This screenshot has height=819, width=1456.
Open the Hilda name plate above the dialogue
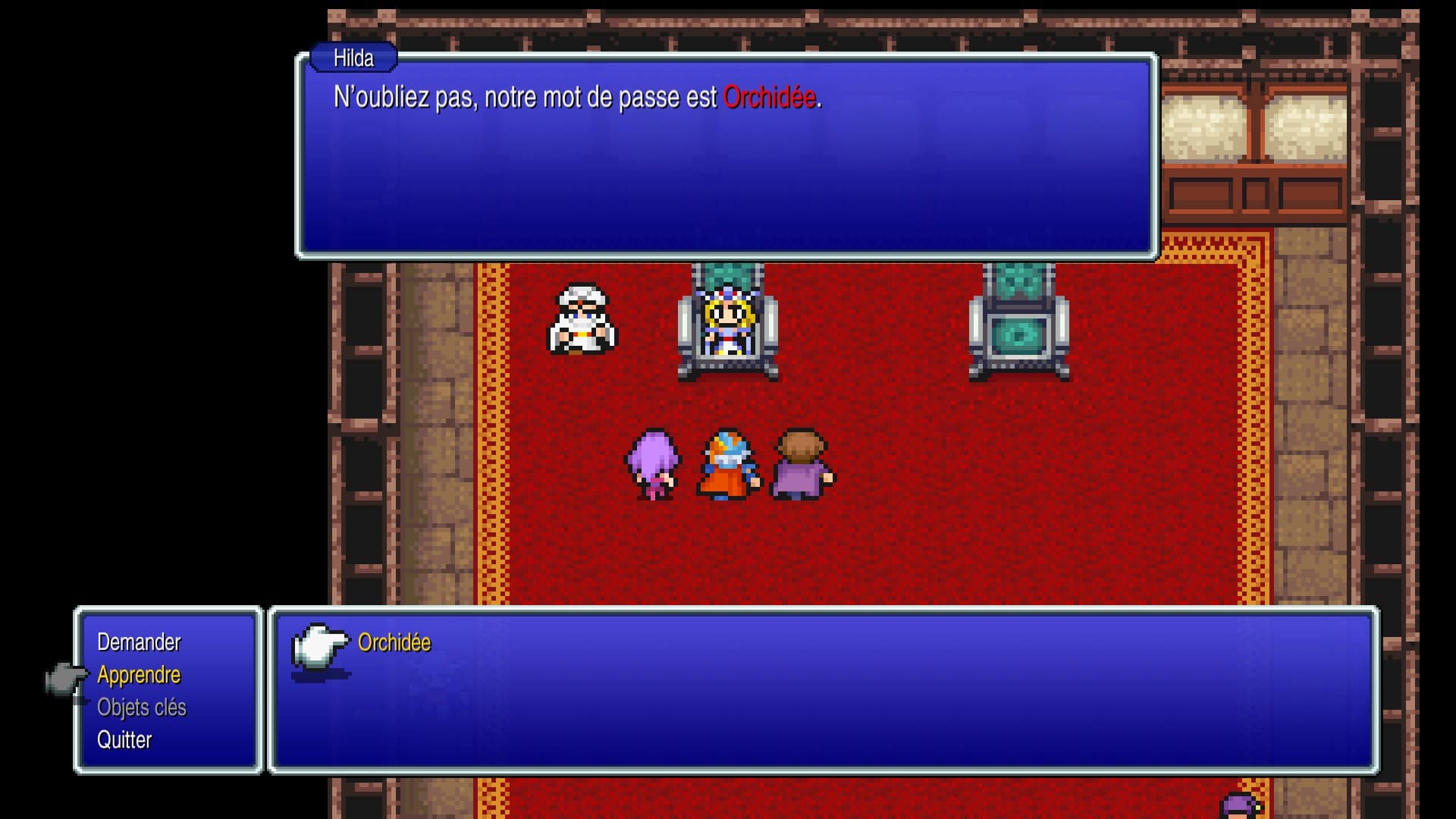coord(353,57)
